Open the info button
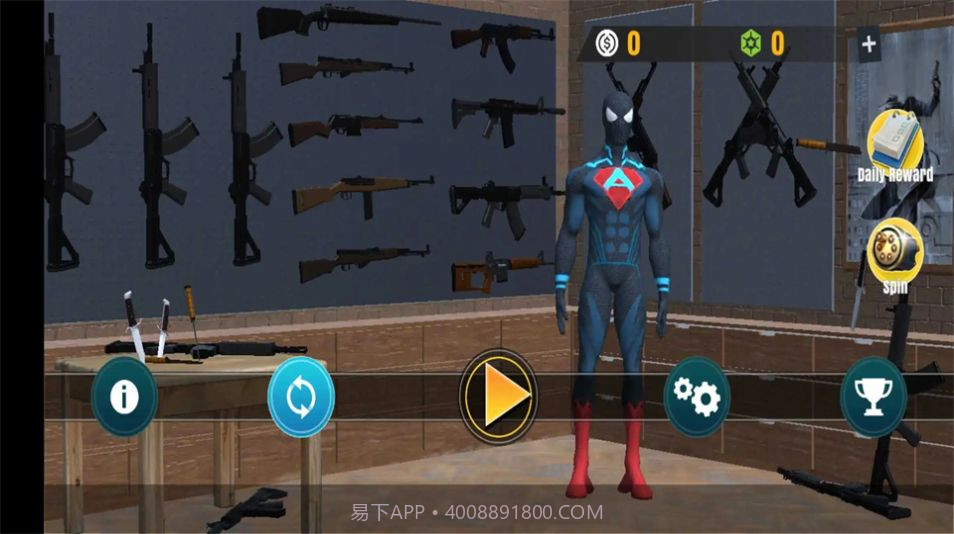The image size is (954, 534). click(x=124, y=397)
